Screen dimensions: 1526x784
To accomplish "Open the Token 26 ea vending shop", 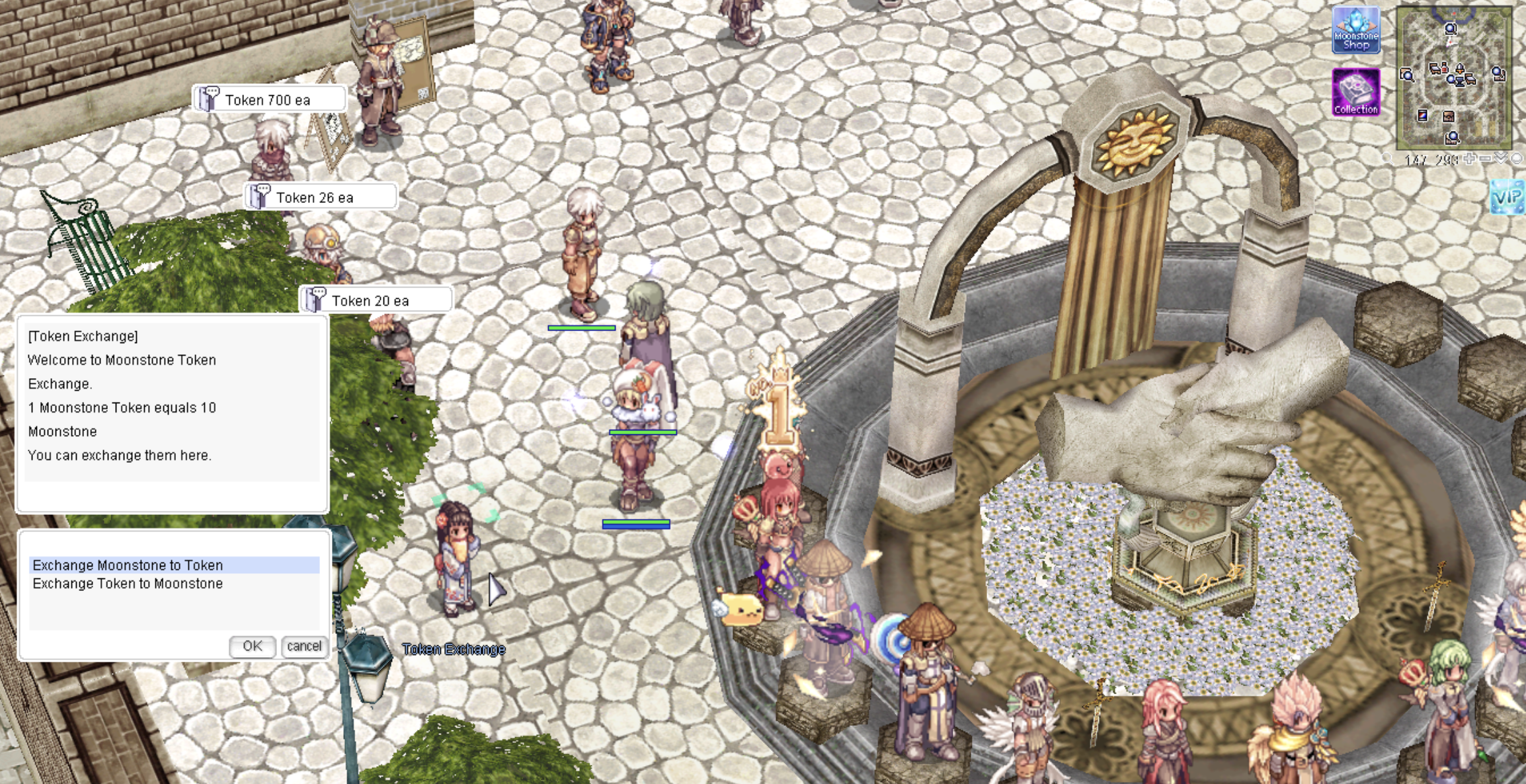I will [321, 197].
